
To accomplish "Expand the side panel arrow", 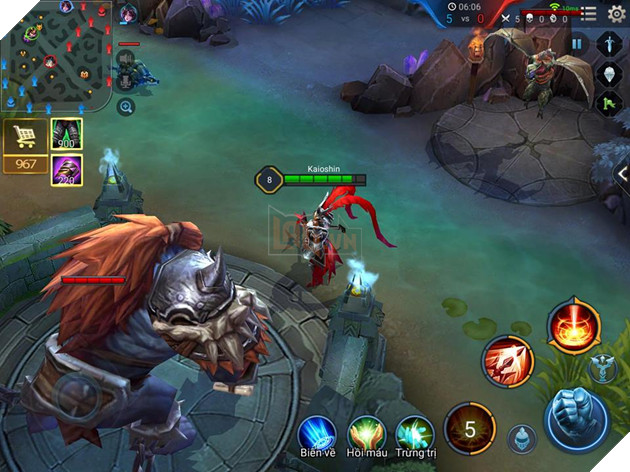I will click(x=621, y=175).
